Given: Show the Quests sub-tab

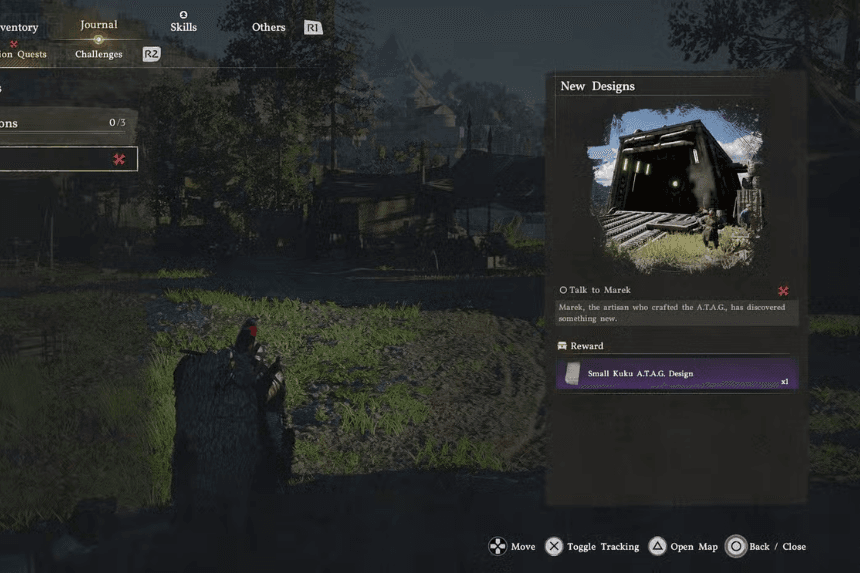Looking at the screenshot, I should (22, 54).
